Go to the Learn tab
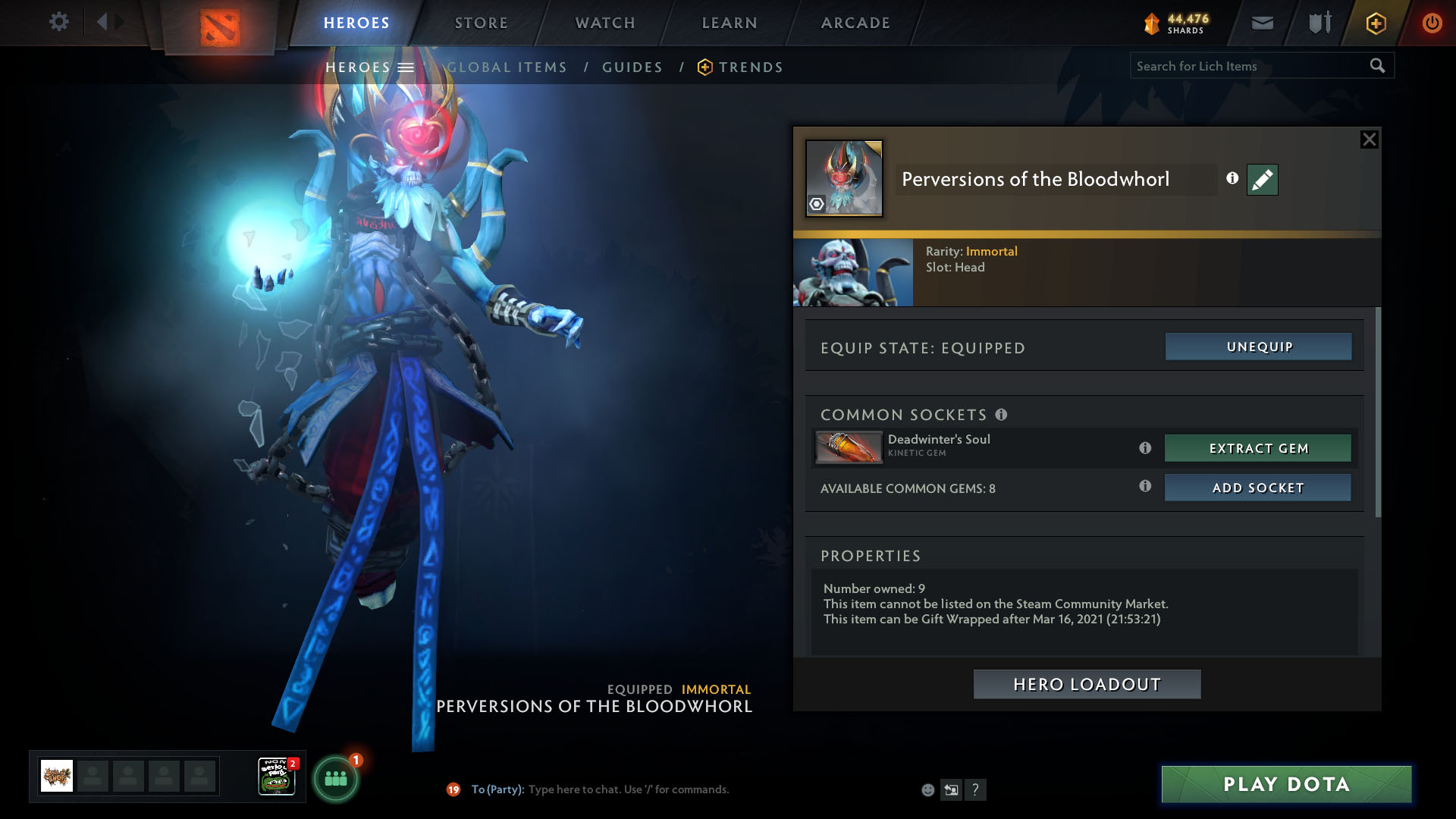Image resolution: width=1456 pixels, height=819 pixels. pos(730,23)
